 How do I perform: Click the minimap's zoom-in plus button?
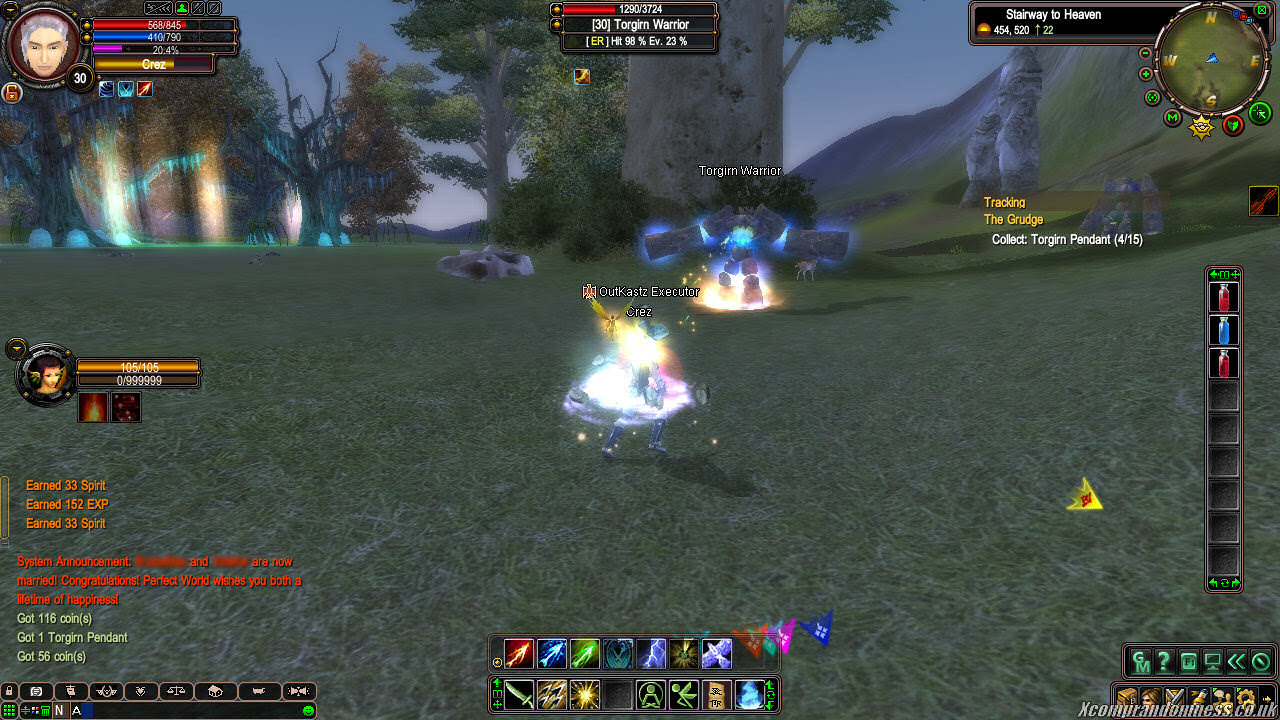pos(1145,74)
